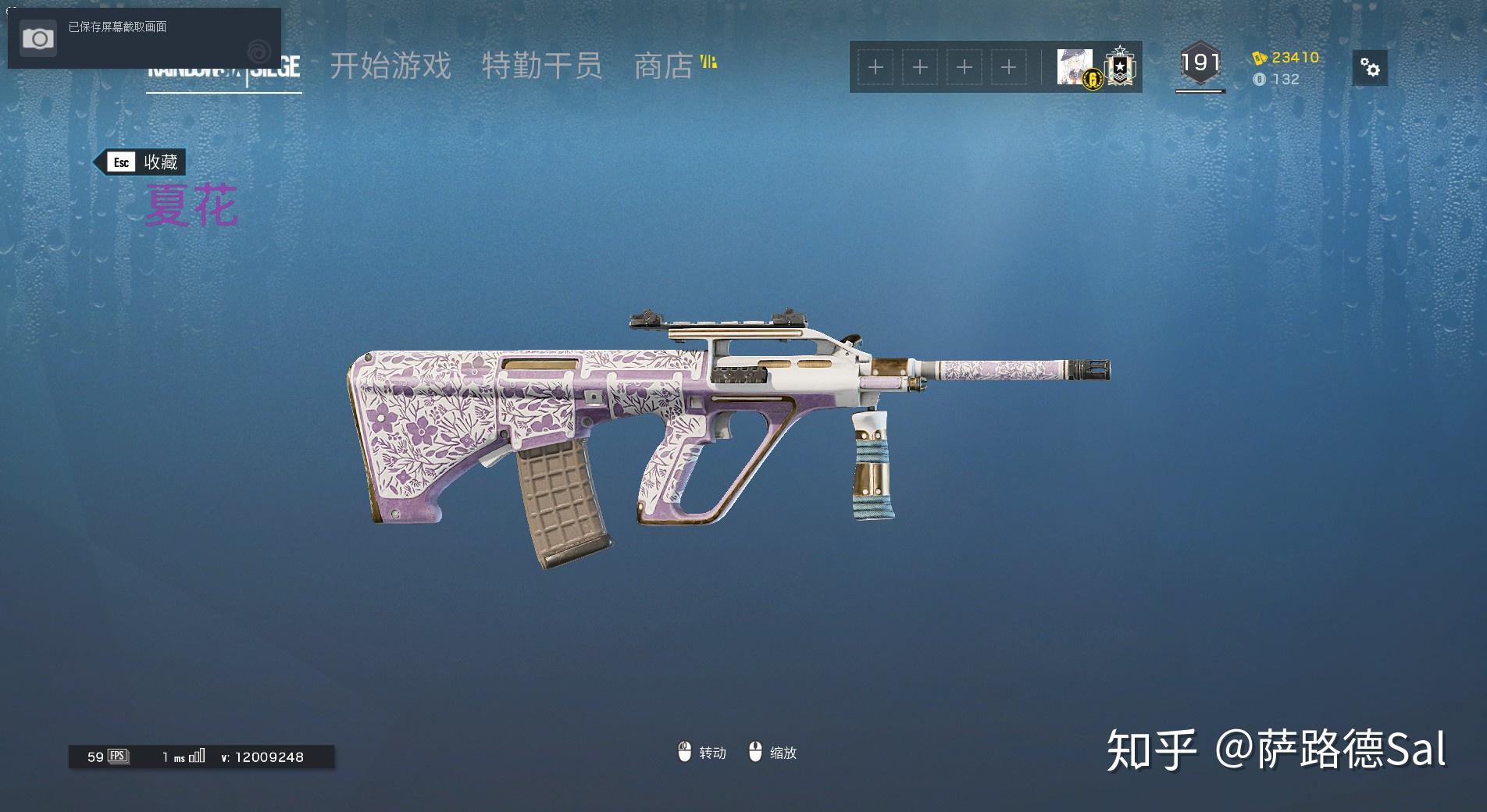1487x812 pixels.
Task: Dismiss the screenshot saved notification
Action: 144,37
